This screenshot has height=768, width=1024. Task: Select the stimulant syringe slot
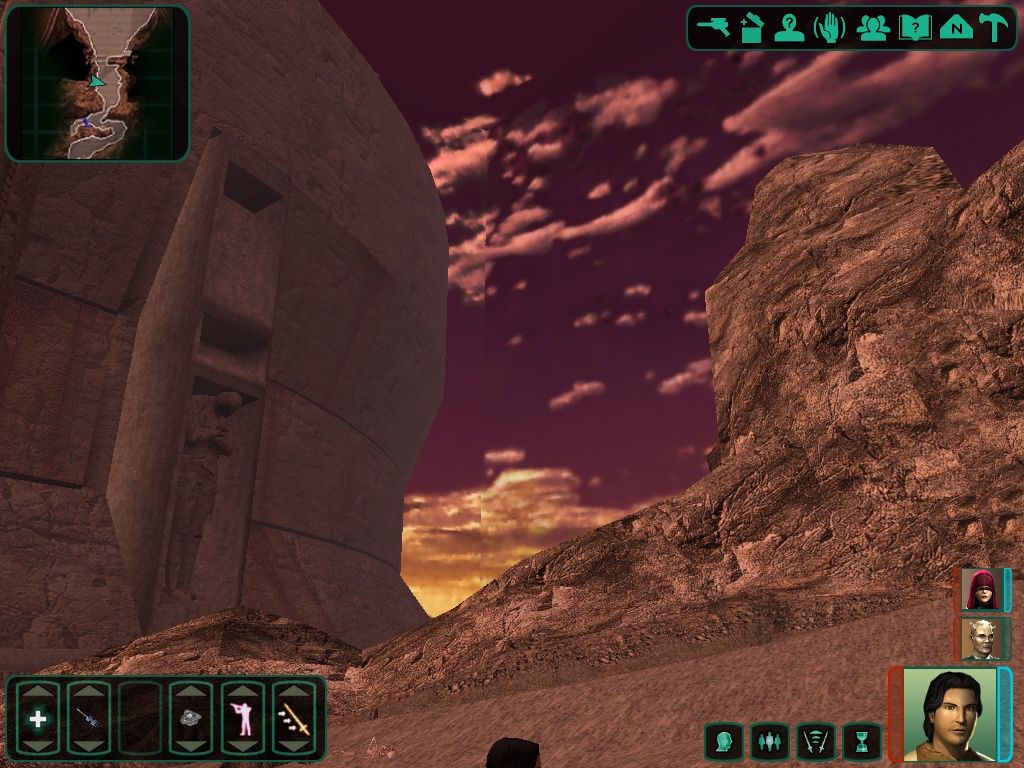pyautogui.click(x=88, y=718)
